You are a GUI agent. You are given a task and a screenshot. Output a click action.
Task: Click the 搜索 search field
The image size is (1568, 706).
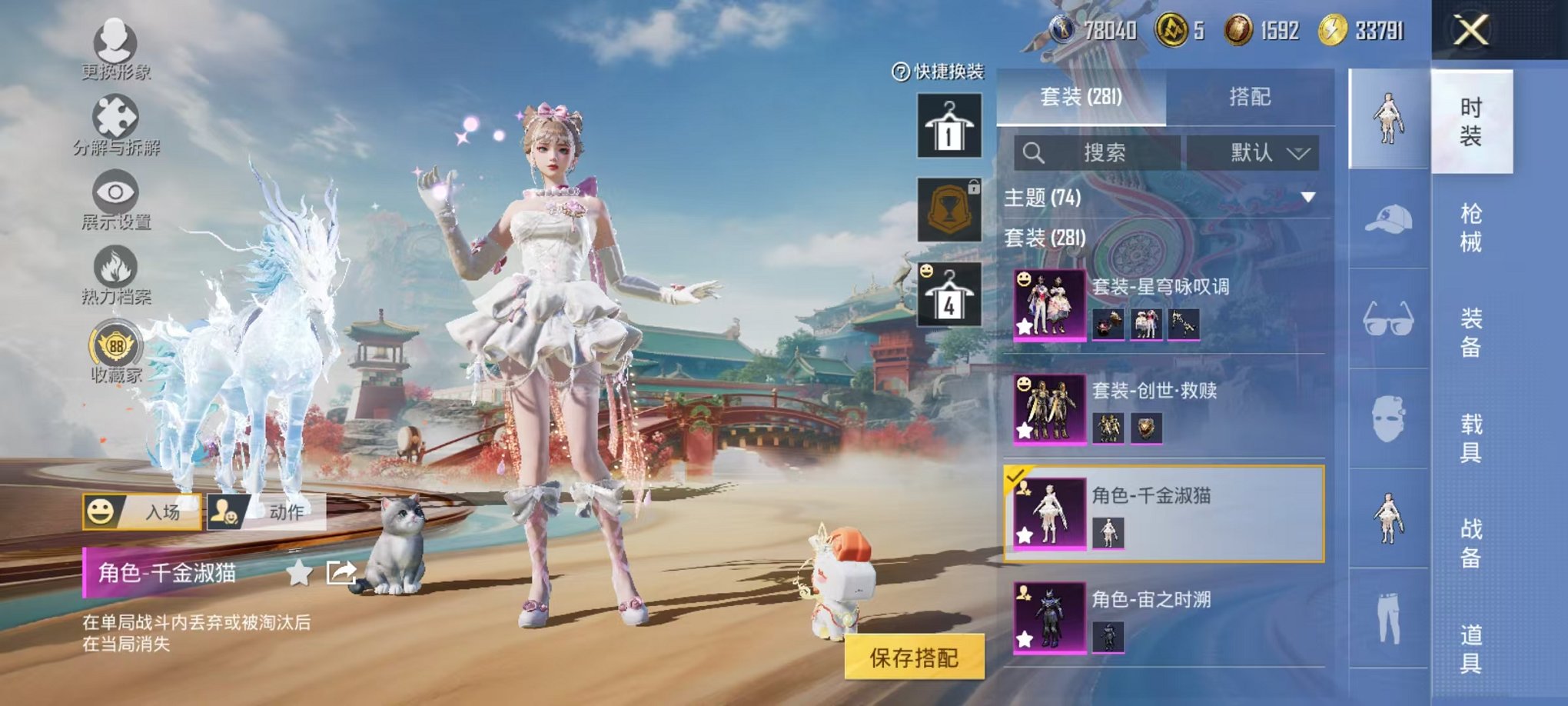pos(1107,152)
